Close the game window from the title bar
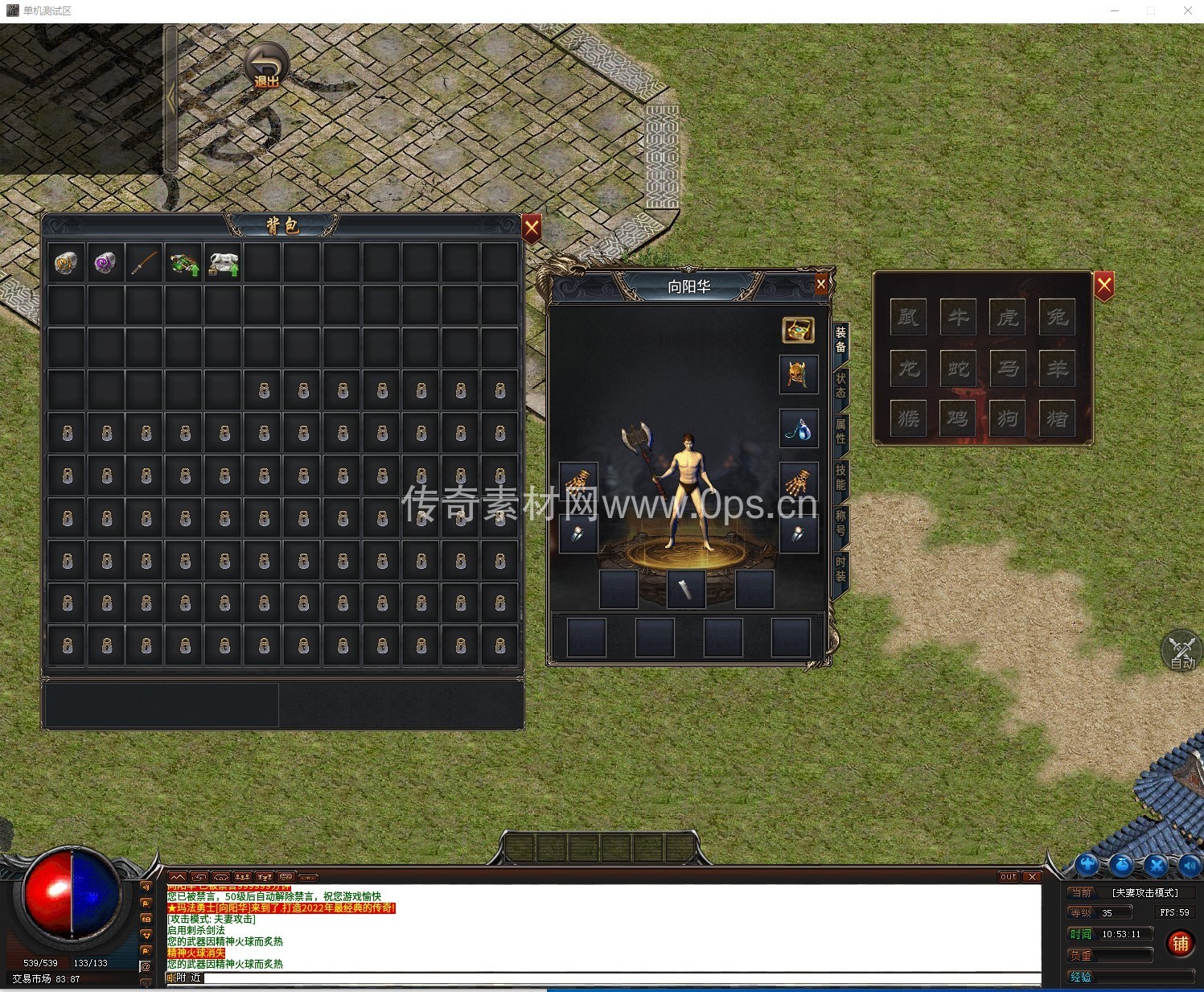The image size is (1204, 992). 1187,10
